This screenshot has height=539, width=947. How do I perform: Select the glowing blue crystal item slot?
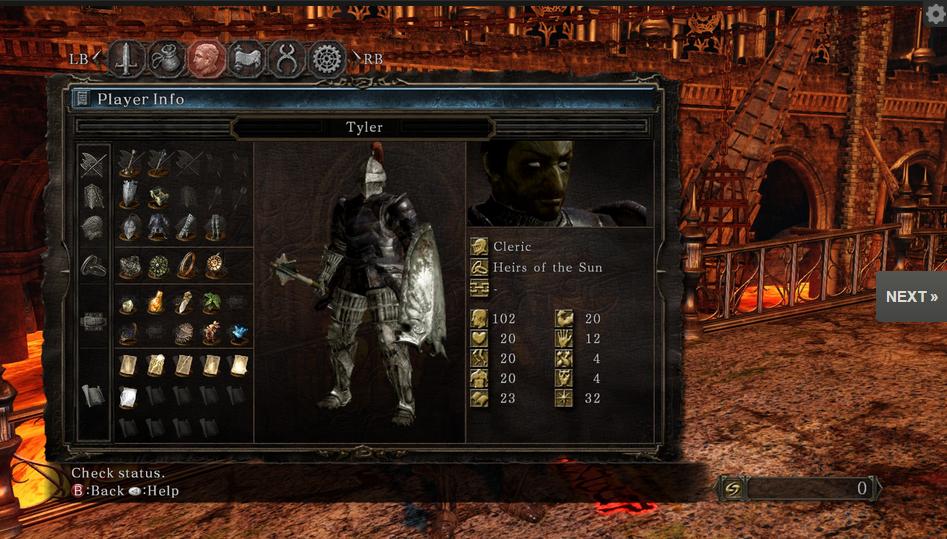tap(239, 333)
